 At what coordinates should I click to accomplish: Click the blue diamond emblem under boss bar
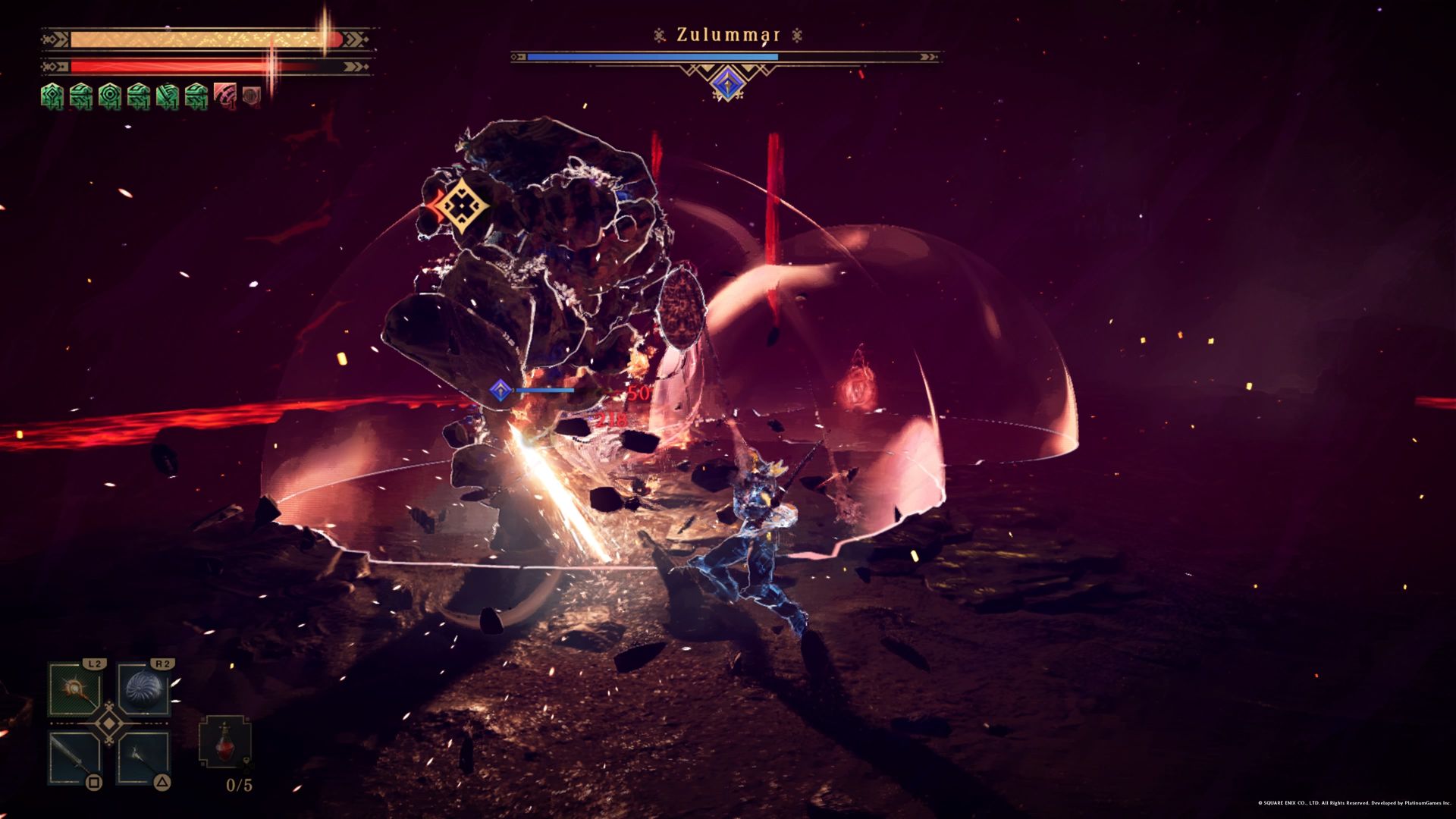(726, 83)
